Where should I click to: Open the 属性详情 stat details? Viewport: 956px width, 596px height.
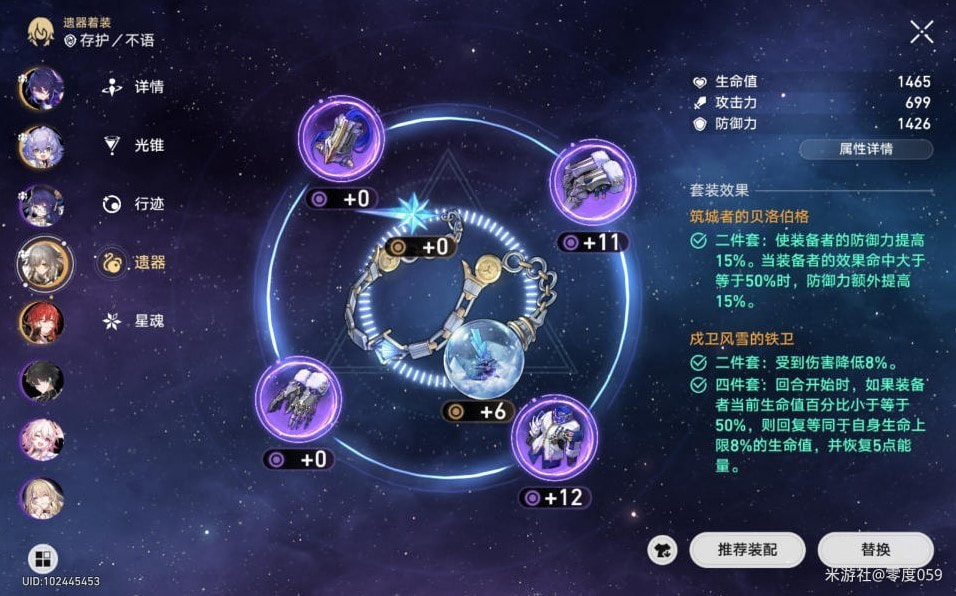865,149
